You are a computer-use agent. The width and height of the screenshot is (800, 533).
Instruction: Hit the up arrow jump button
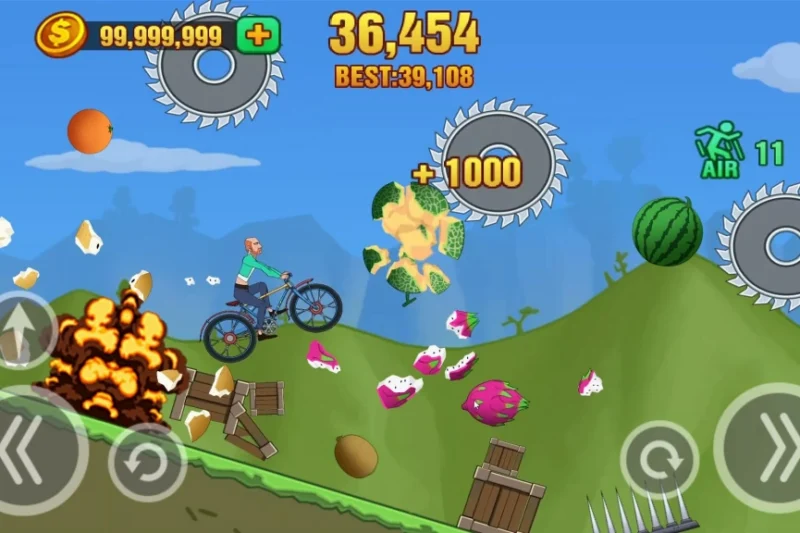click(19, 330)
